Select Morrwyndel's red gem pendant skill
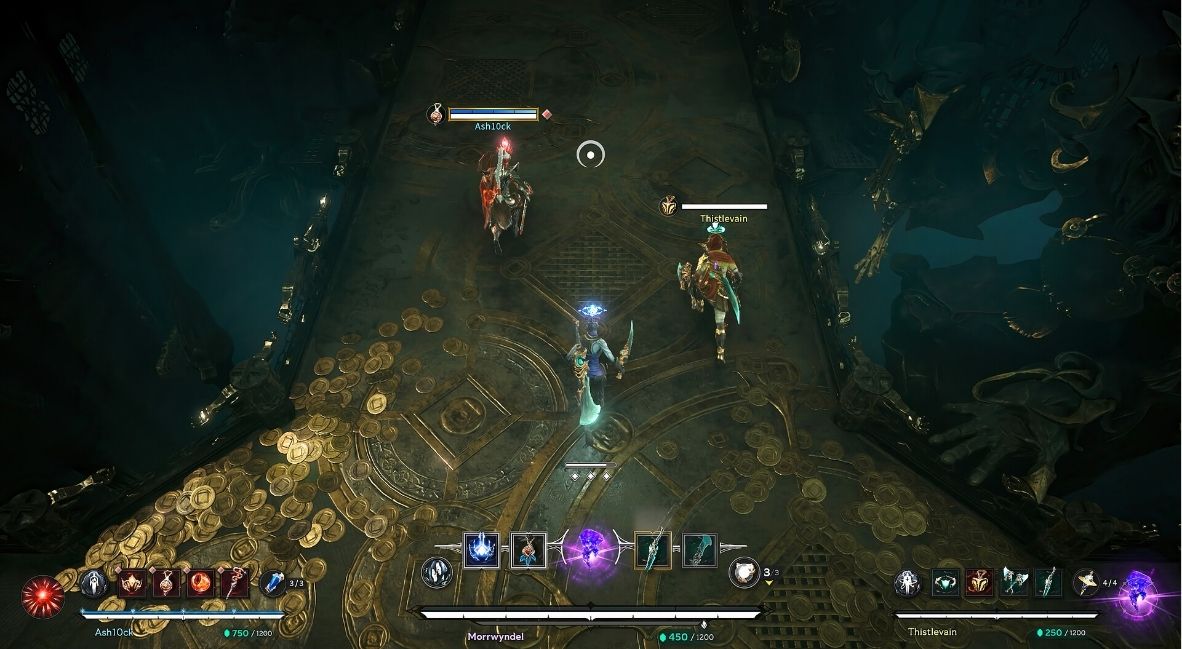The width and height of the screenshot is (1182, 649). click(528, 551)
